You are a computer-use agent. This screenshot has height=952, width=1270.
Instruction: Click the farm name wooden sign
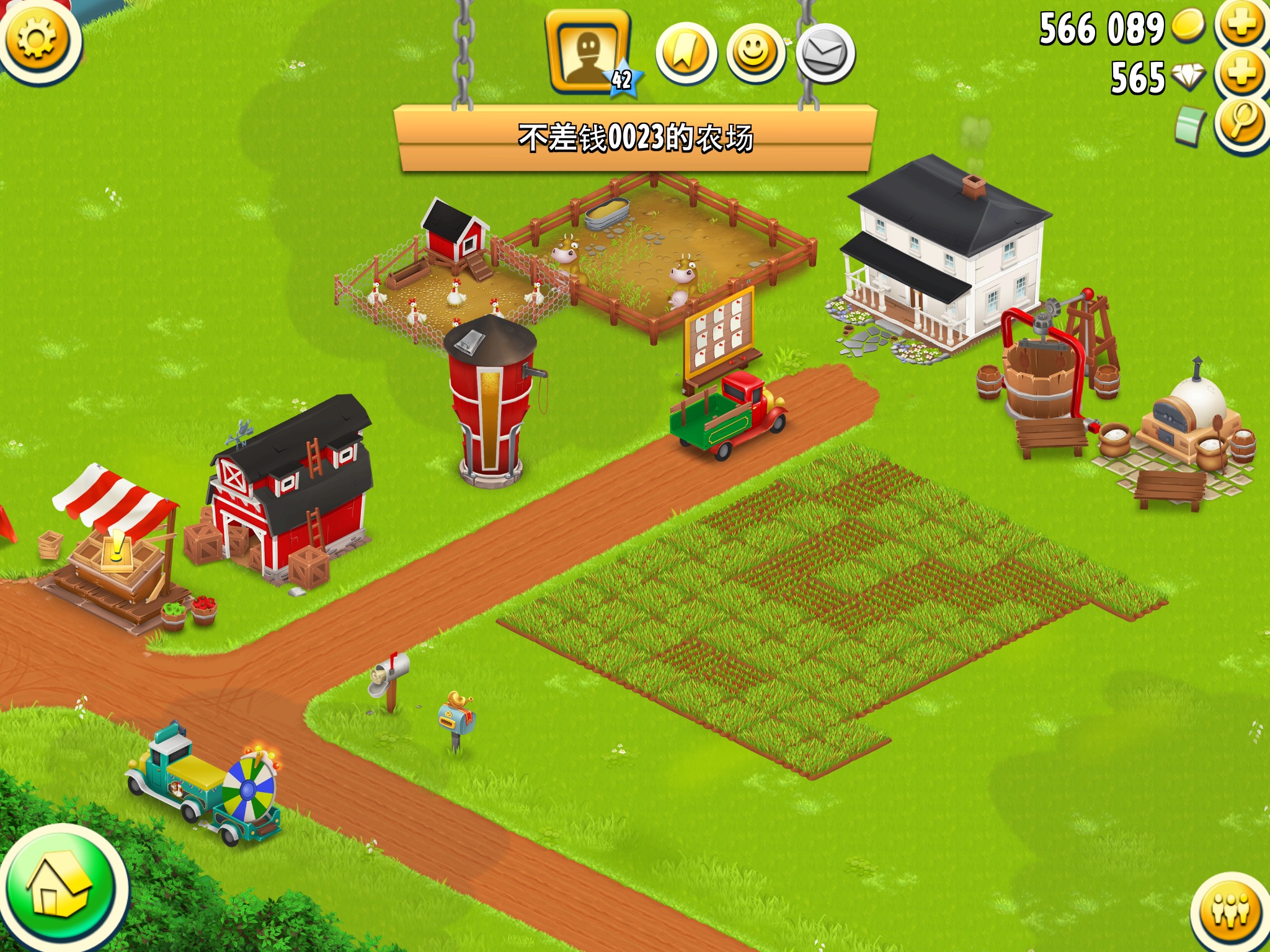[635, 138]
